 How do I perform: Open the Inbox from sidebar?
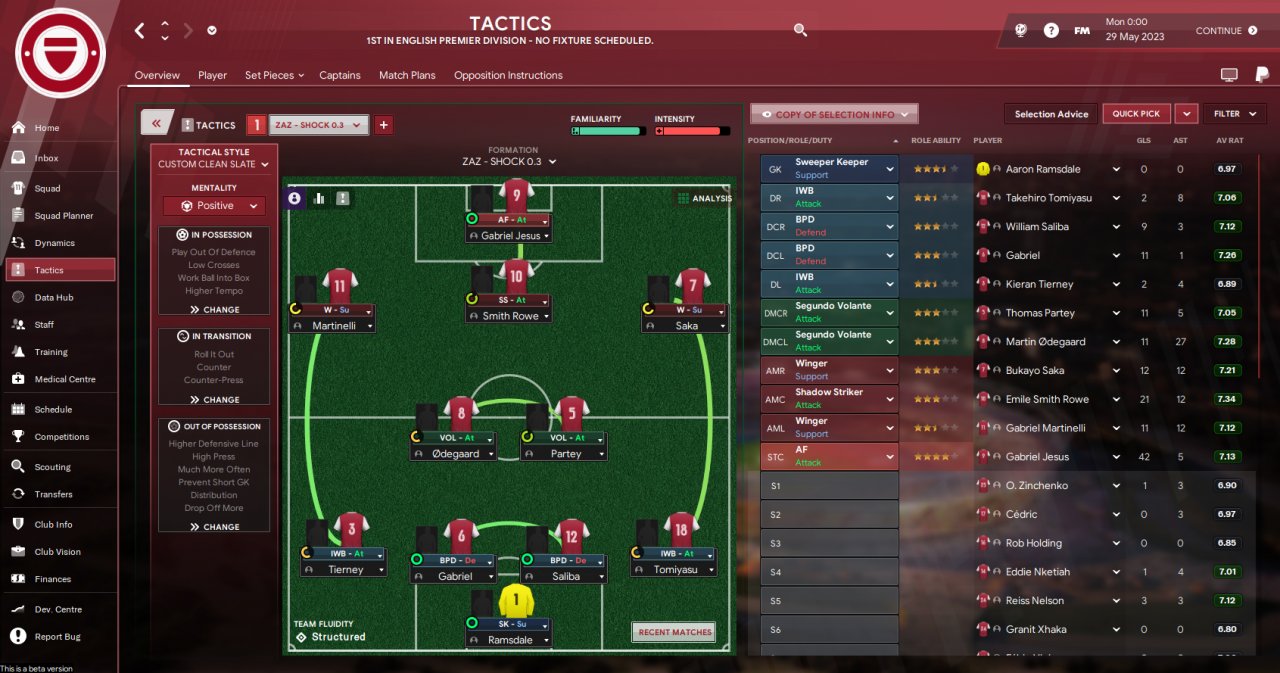click(46, 158)
